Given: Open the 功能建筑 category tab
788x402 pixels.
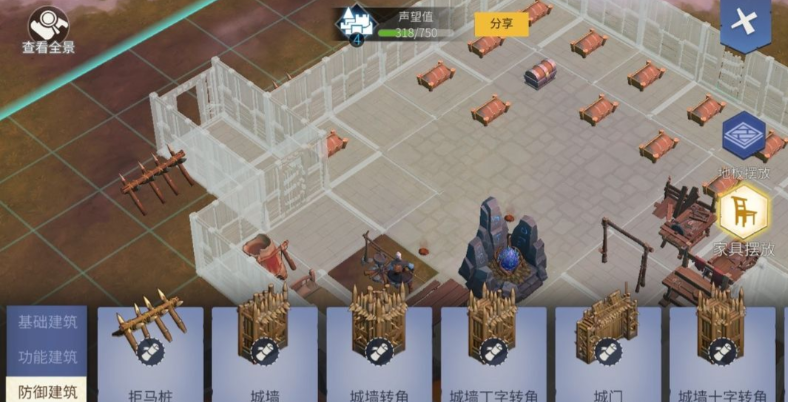Looking at the screenshot, I should pos(46,357).
